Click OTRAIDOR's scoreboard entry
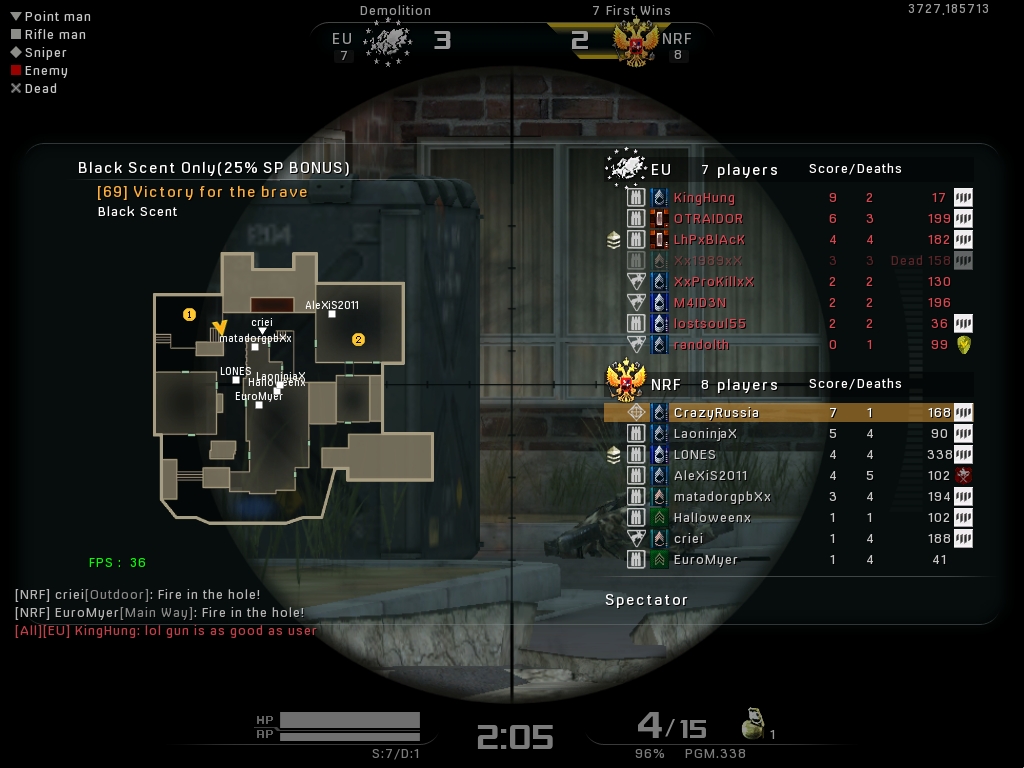The height and width of the screenshot is (768, 1024). (x=708, y=219)
